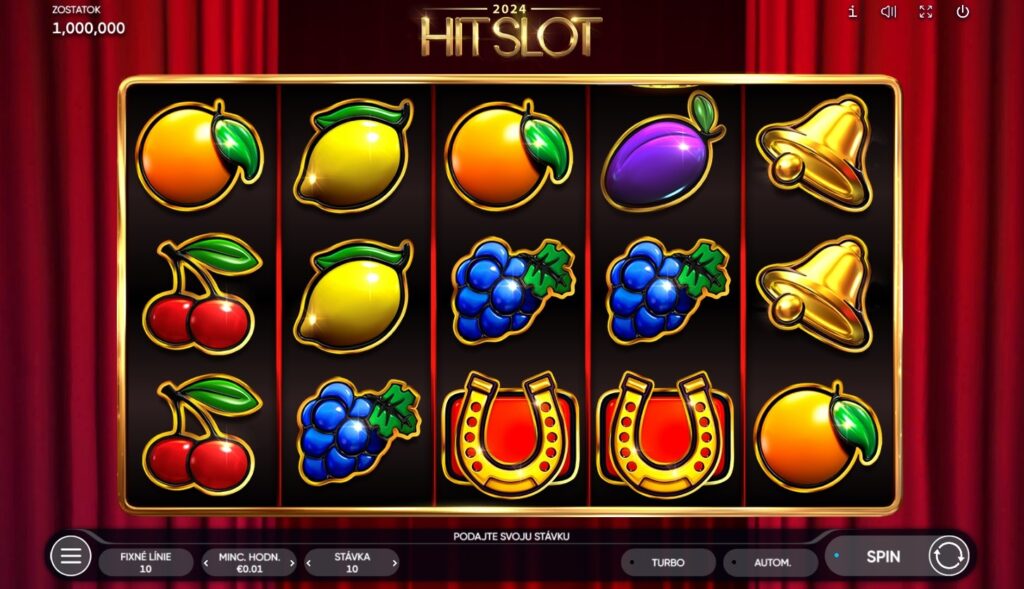Toggle the sound speaker icon
The width and height of the screenshot is (1024, 589).
tap(888, 12)
